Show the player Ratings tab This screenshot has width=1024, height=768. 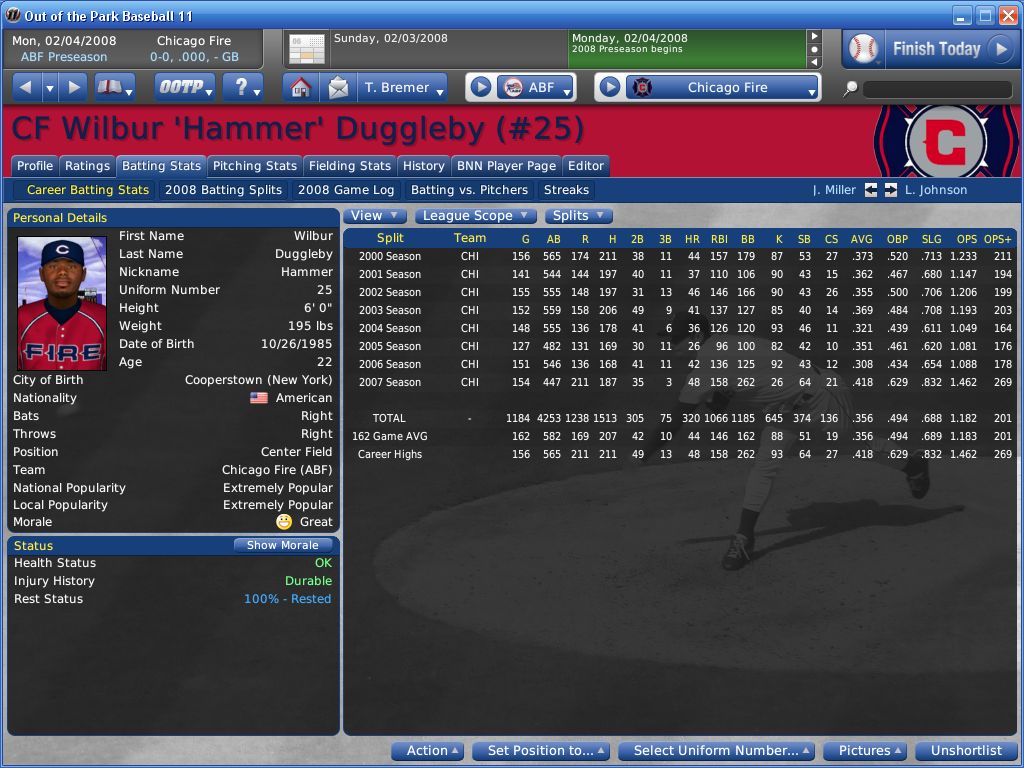[x=87, y=166]
